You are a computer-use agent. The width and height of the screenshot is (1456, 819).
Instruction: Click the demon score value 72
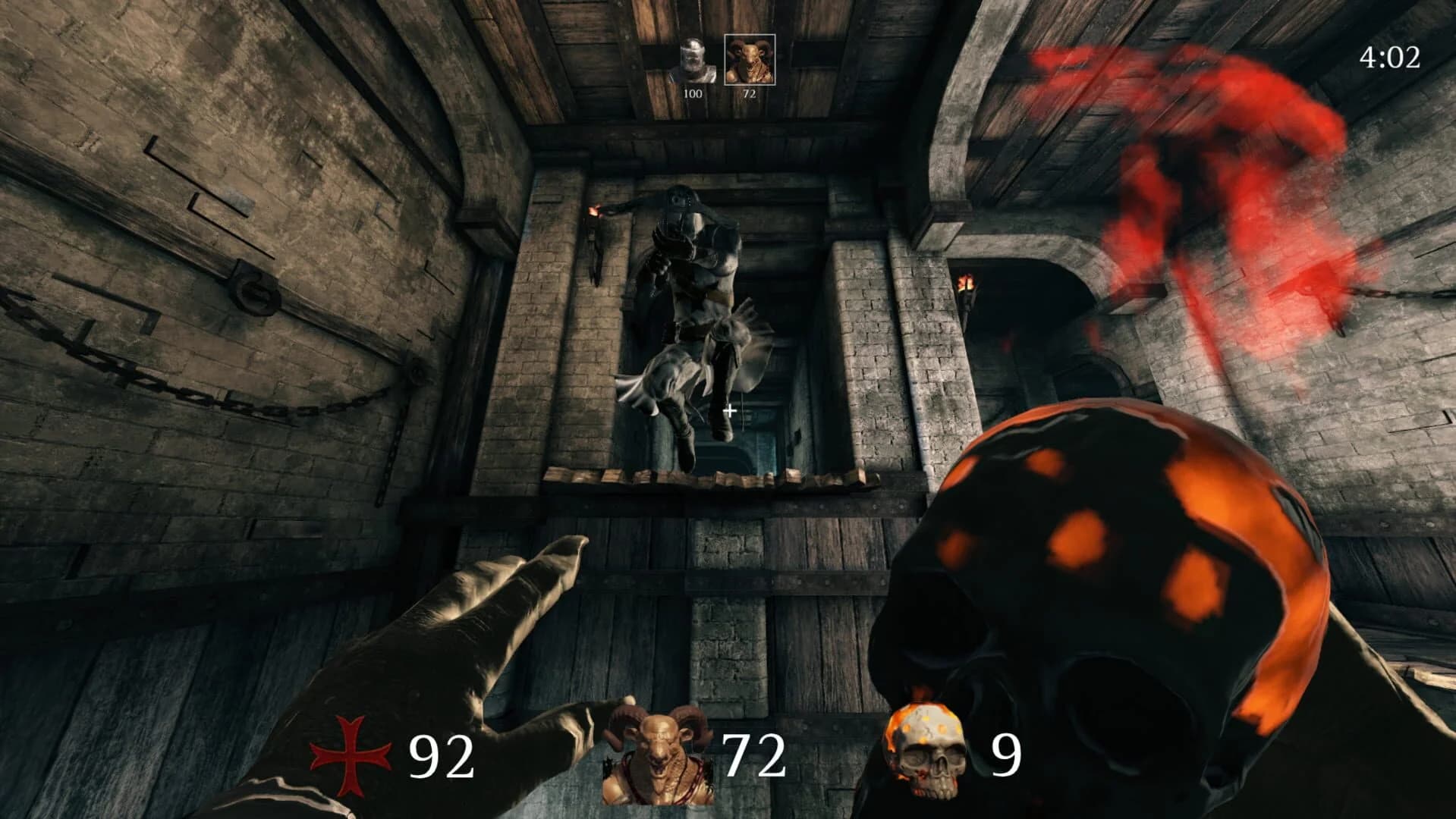pyautogui.click(x=752, y=95)
